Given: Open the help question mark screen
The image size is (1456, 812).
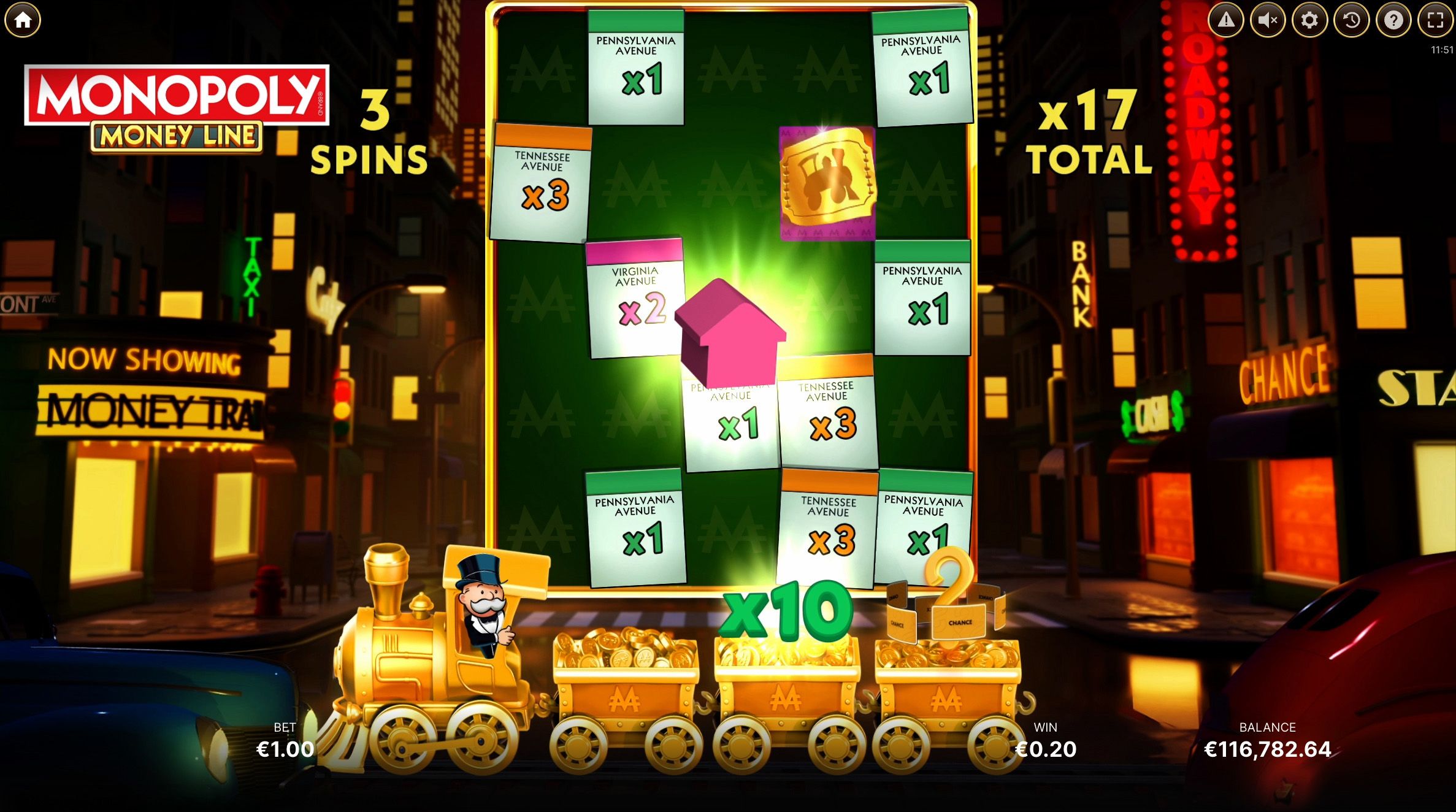Looking at the screenshot, I should click(1392, 20).
